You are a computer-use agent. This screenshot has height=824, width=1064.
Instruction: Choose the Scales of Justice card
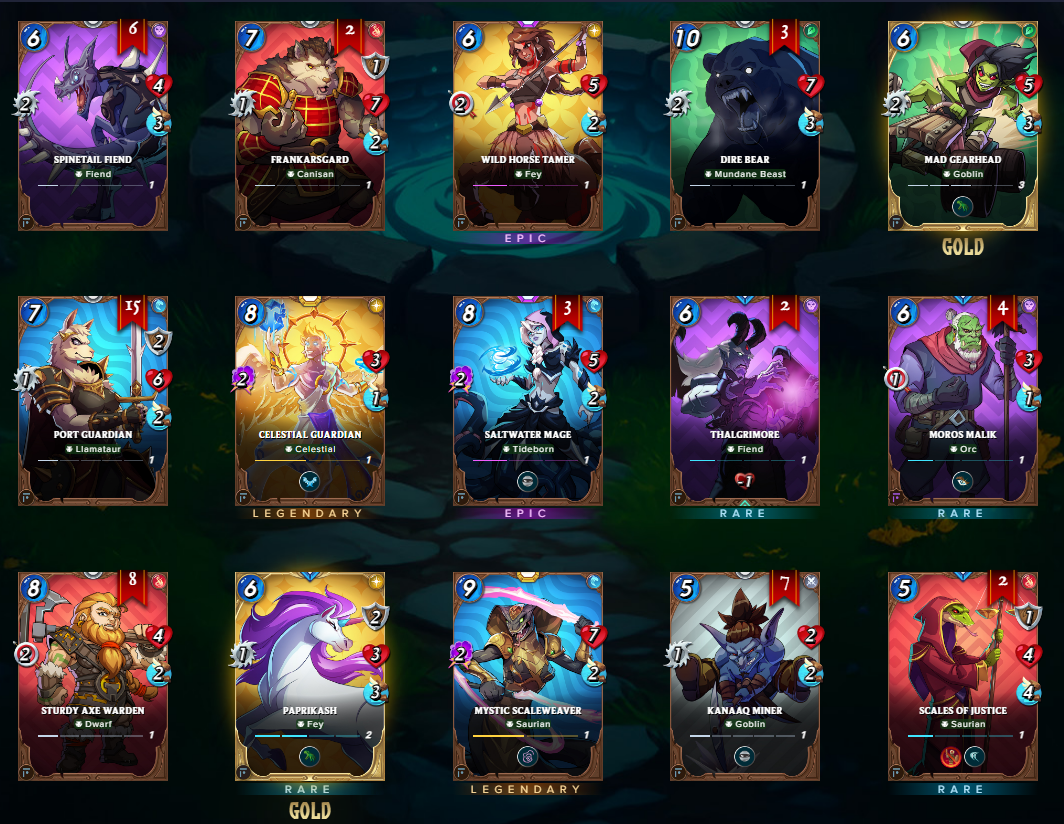point(963,676)
